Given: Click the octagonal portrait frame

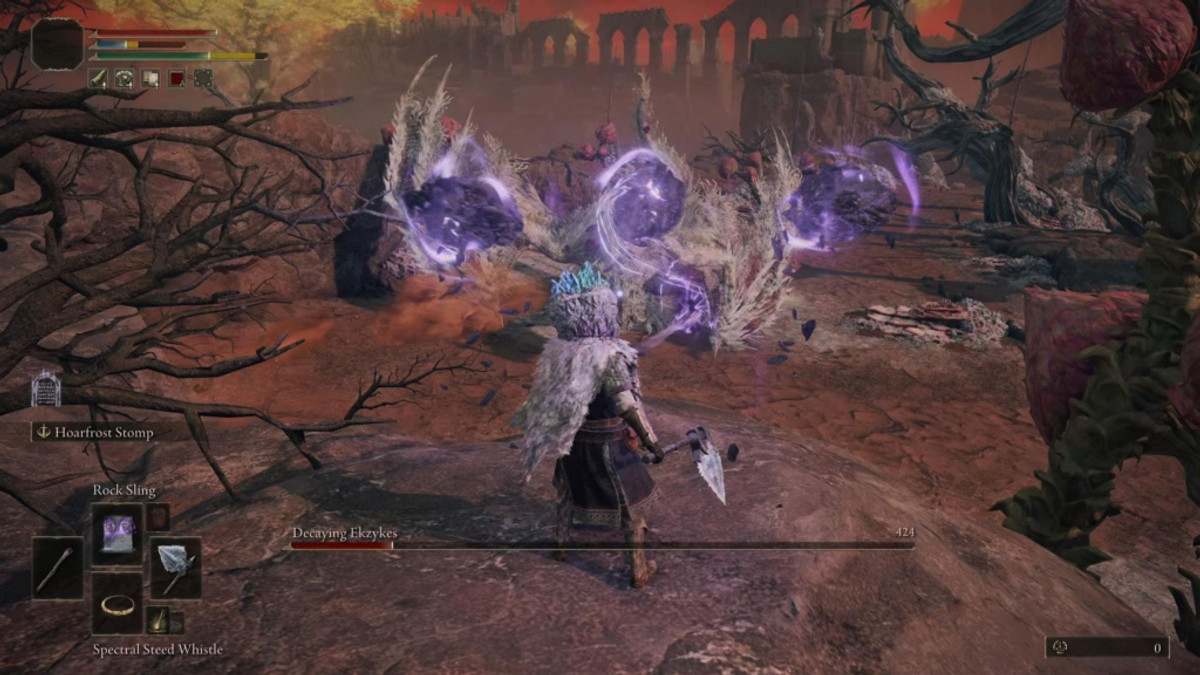Looking at the screenshot, I should (x=57, y=44).
